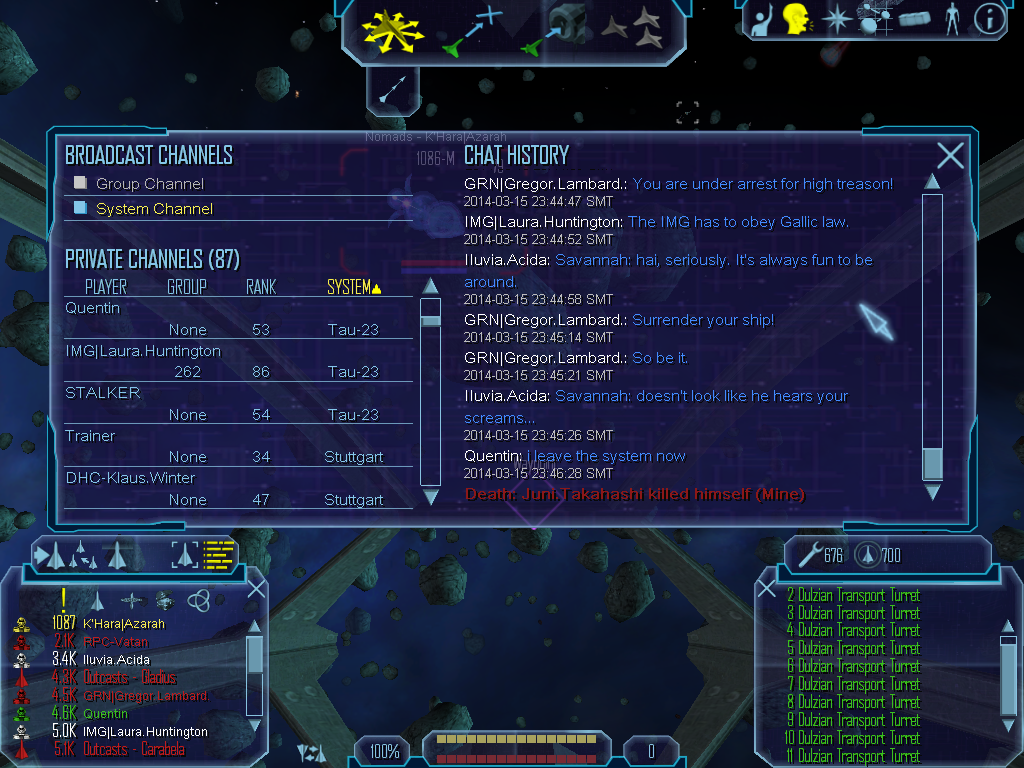
Task: Target K'Hara|Azarah in the contact list
Action: pyautogui.click(x=125, y=623)
